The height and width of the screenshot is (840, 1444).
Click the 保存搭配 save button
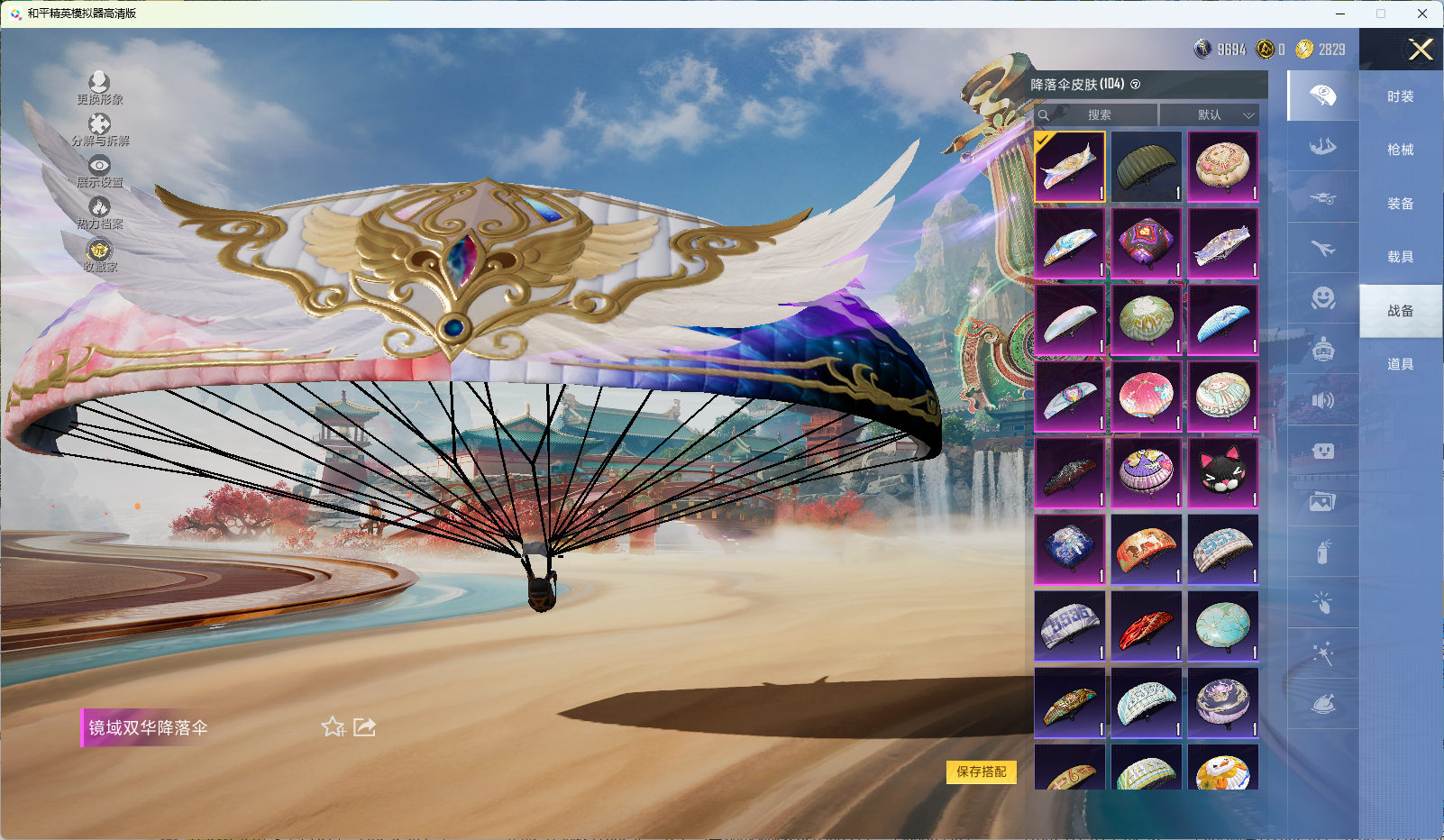(981, 772)
